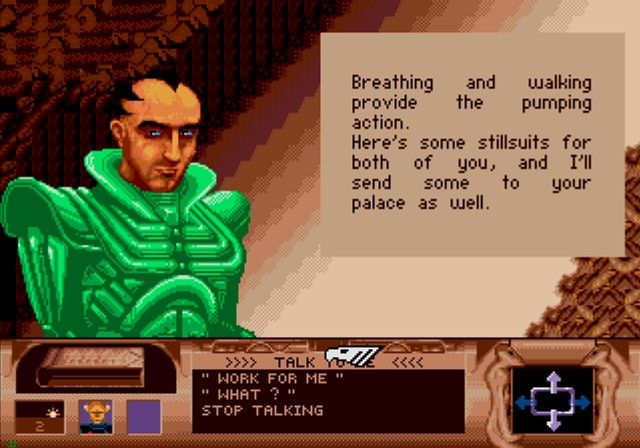Pick STOP TALKING to end conversation
The height and width of the screenshot is (448, 640).
pos(262,410)
